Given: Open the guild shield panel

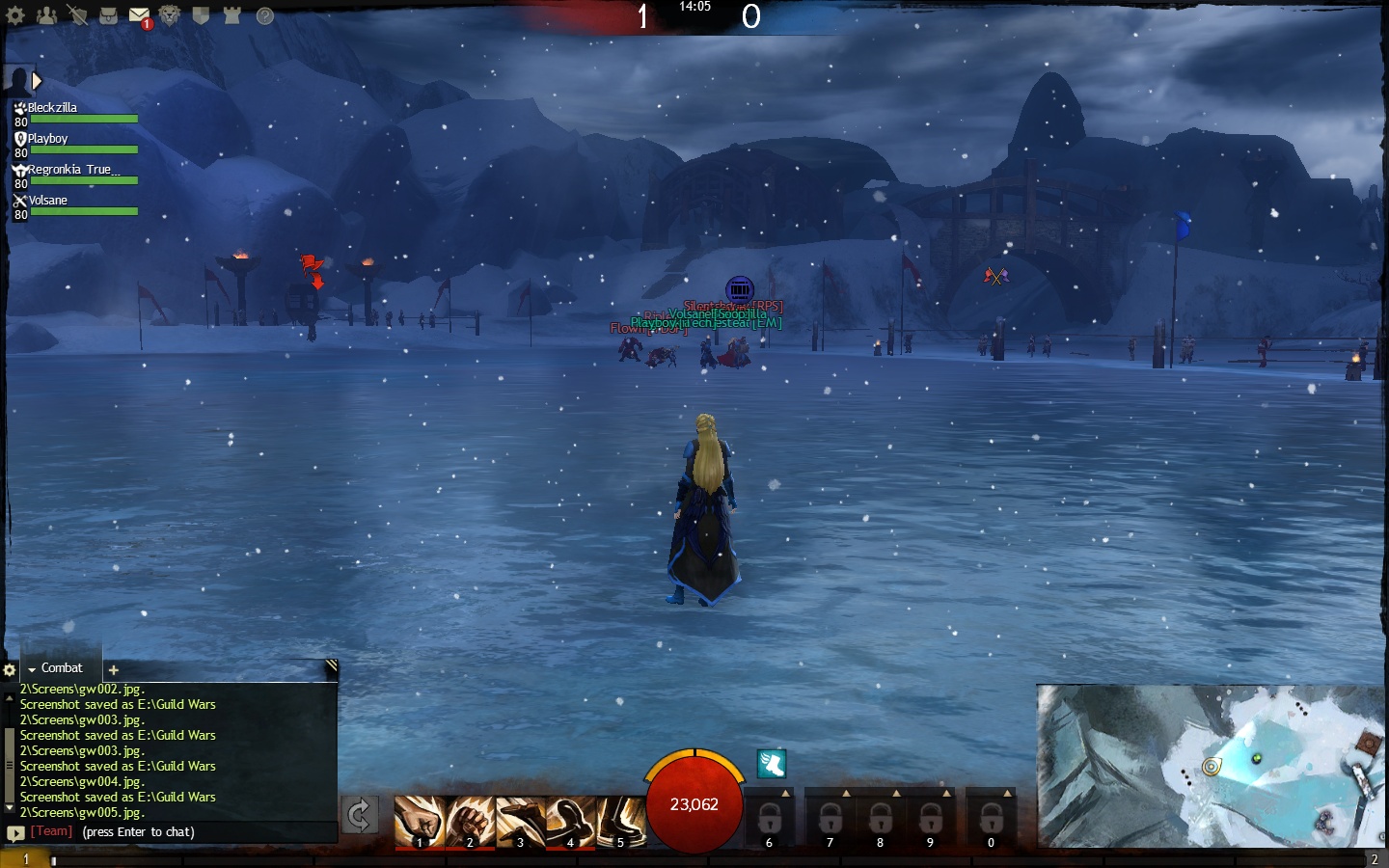Looking at the screenshot, I should (201, 15).
